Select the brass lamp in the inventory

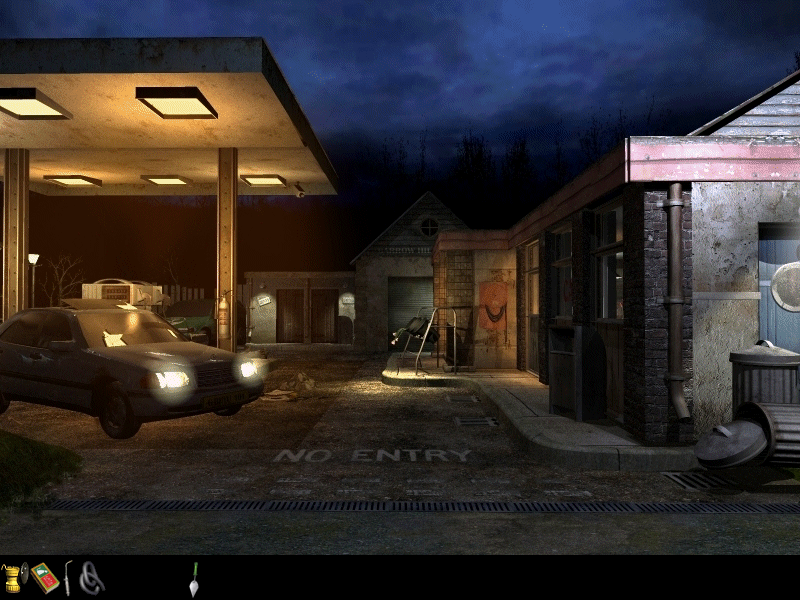tap(14, 578)
